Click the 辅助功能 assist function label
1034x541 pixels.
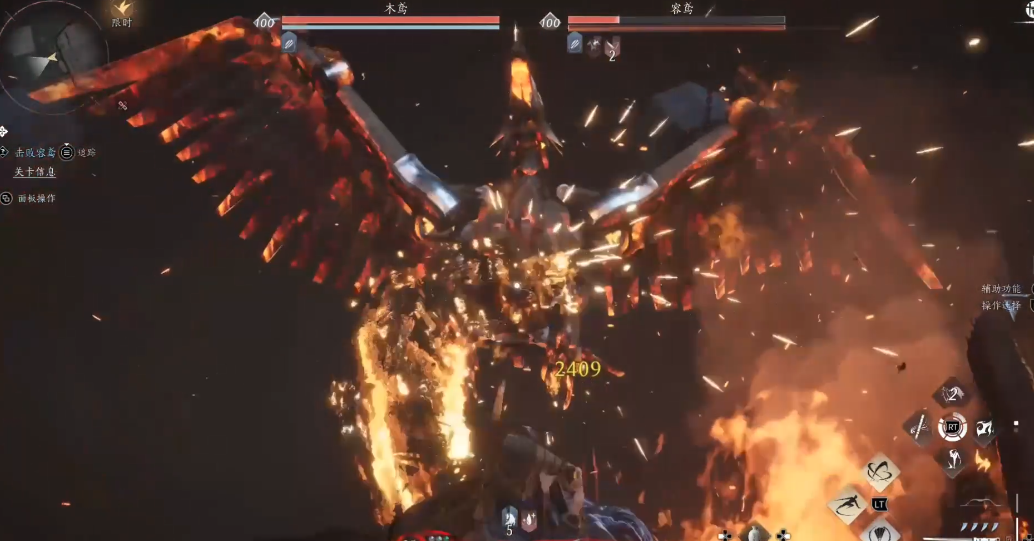pos(1001,288)
